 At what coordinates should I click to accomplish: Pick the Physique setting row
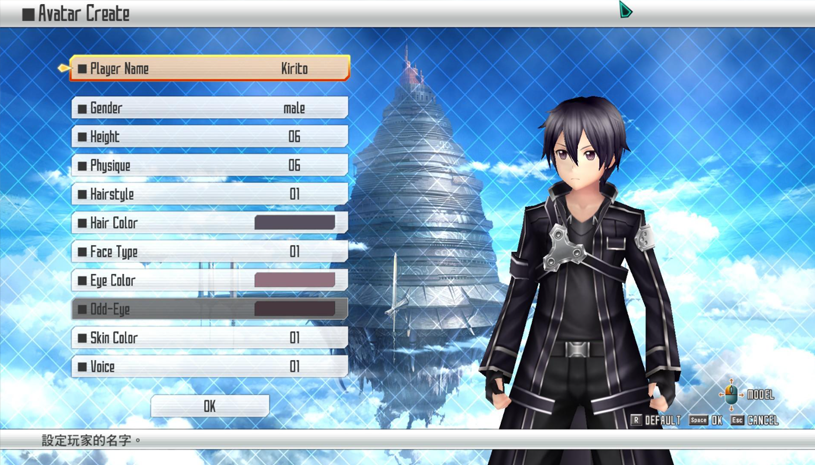coord(210,166)
